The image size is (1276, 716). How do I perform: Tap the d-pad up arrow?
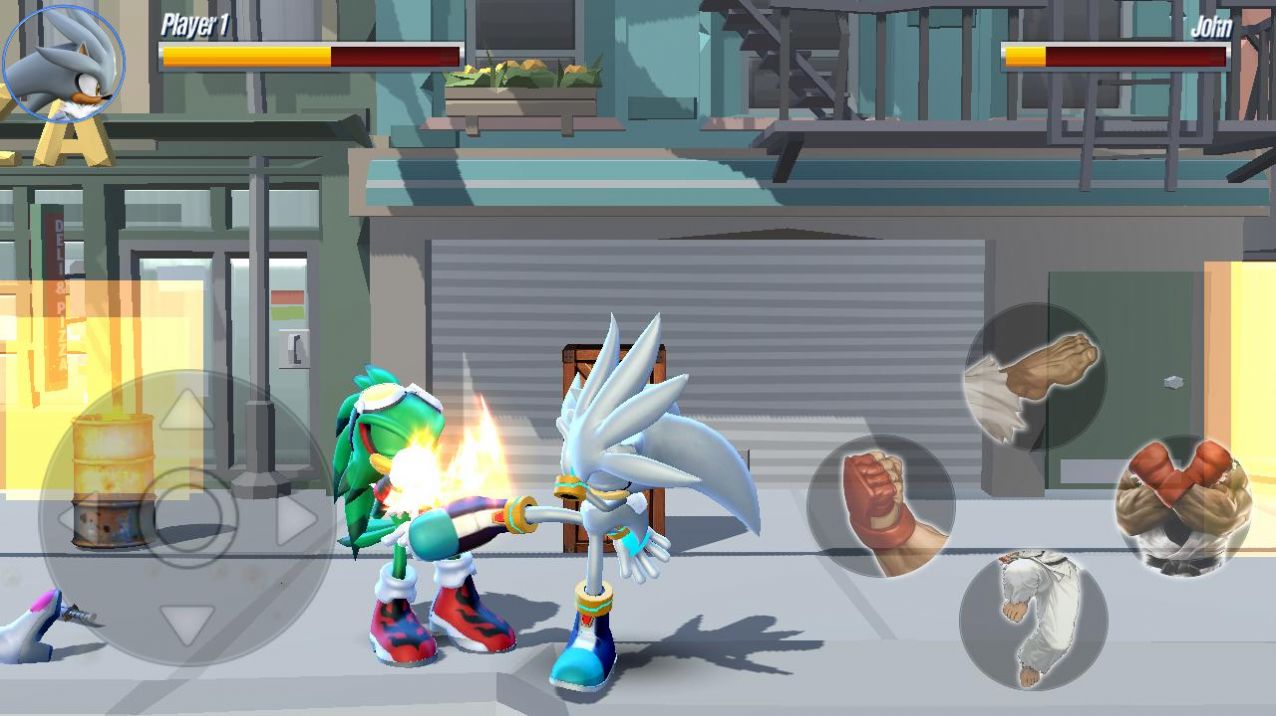(186, 410)
